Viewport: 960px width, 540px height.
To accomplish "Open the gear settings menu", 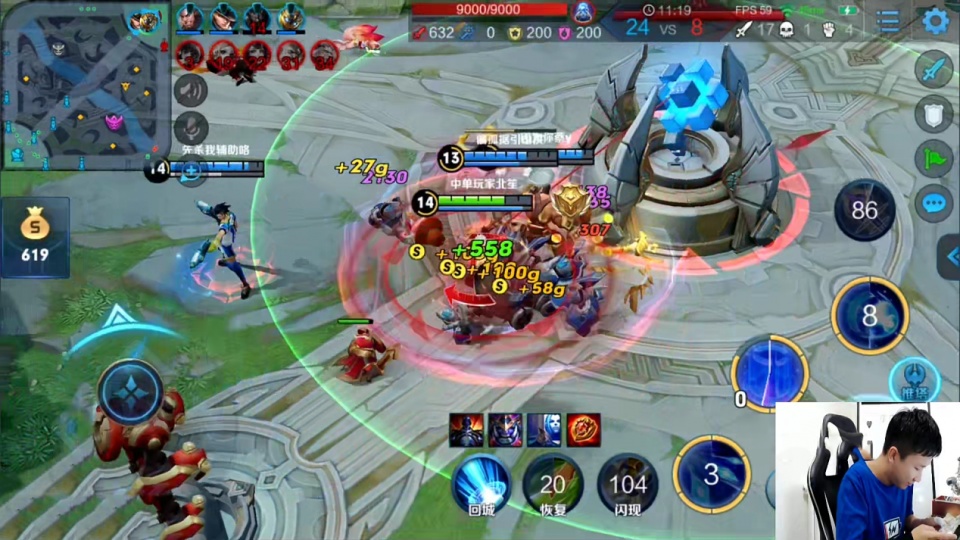I will 935,20.
